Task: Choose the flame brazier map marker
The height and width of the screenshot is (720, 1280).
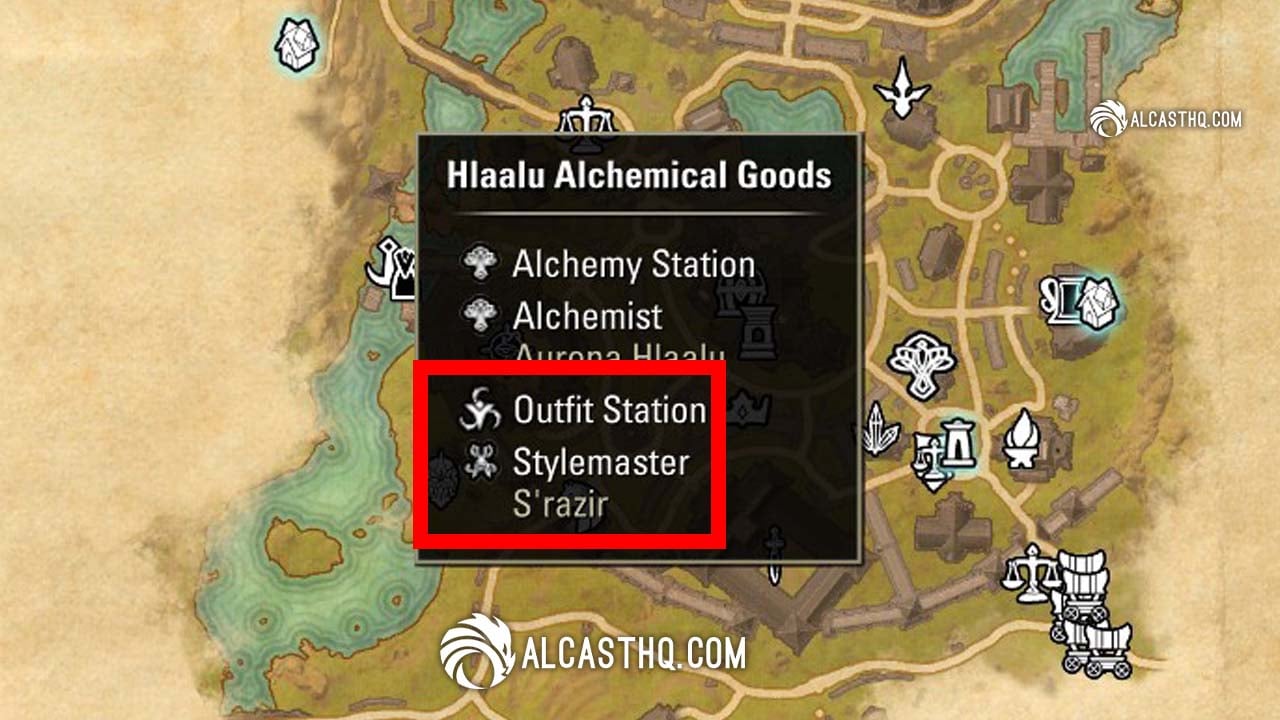Action: (1022, 440)
